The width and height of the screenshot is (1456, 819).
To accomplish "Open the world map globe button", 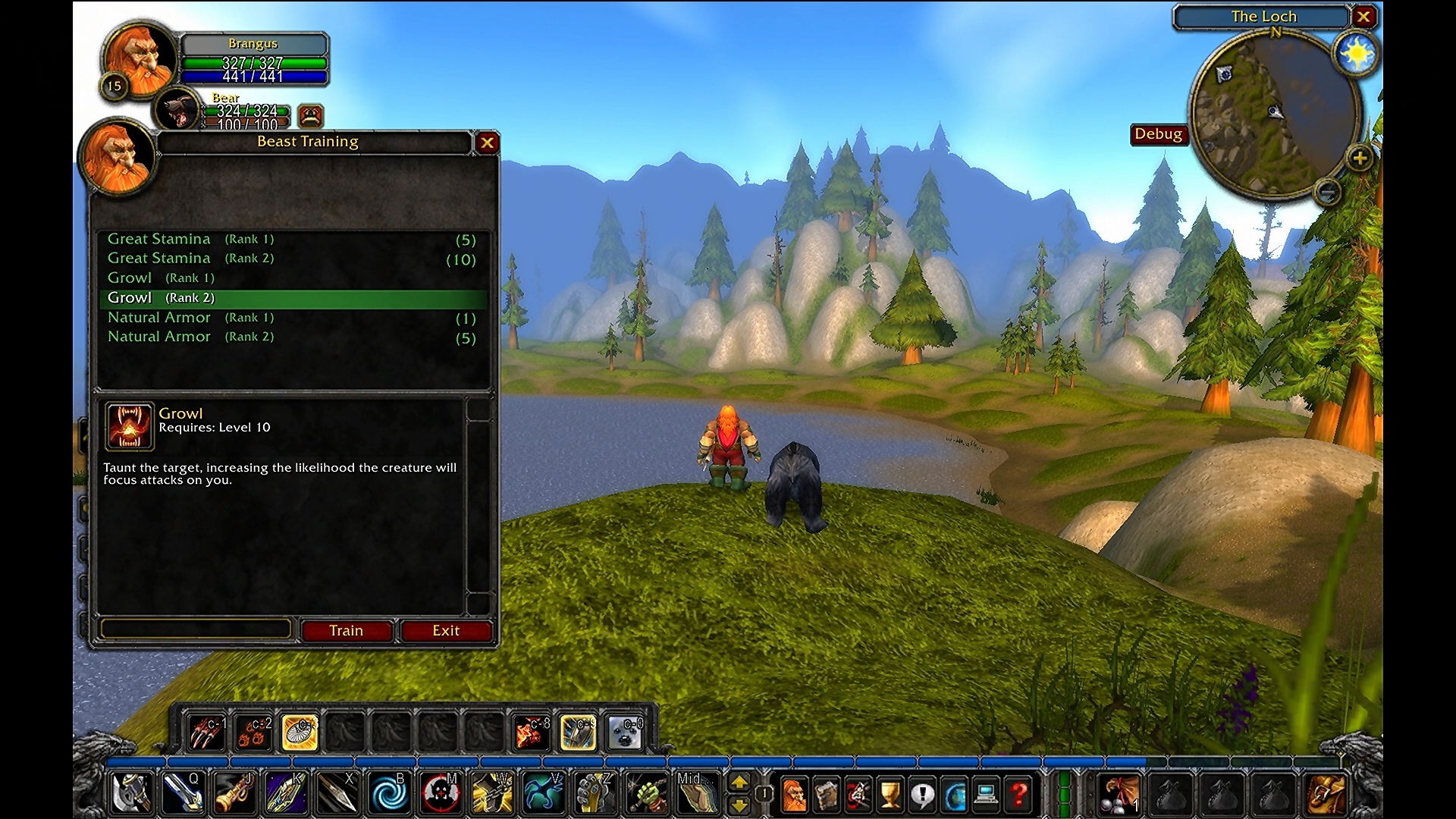I will (x=955, y=795).
